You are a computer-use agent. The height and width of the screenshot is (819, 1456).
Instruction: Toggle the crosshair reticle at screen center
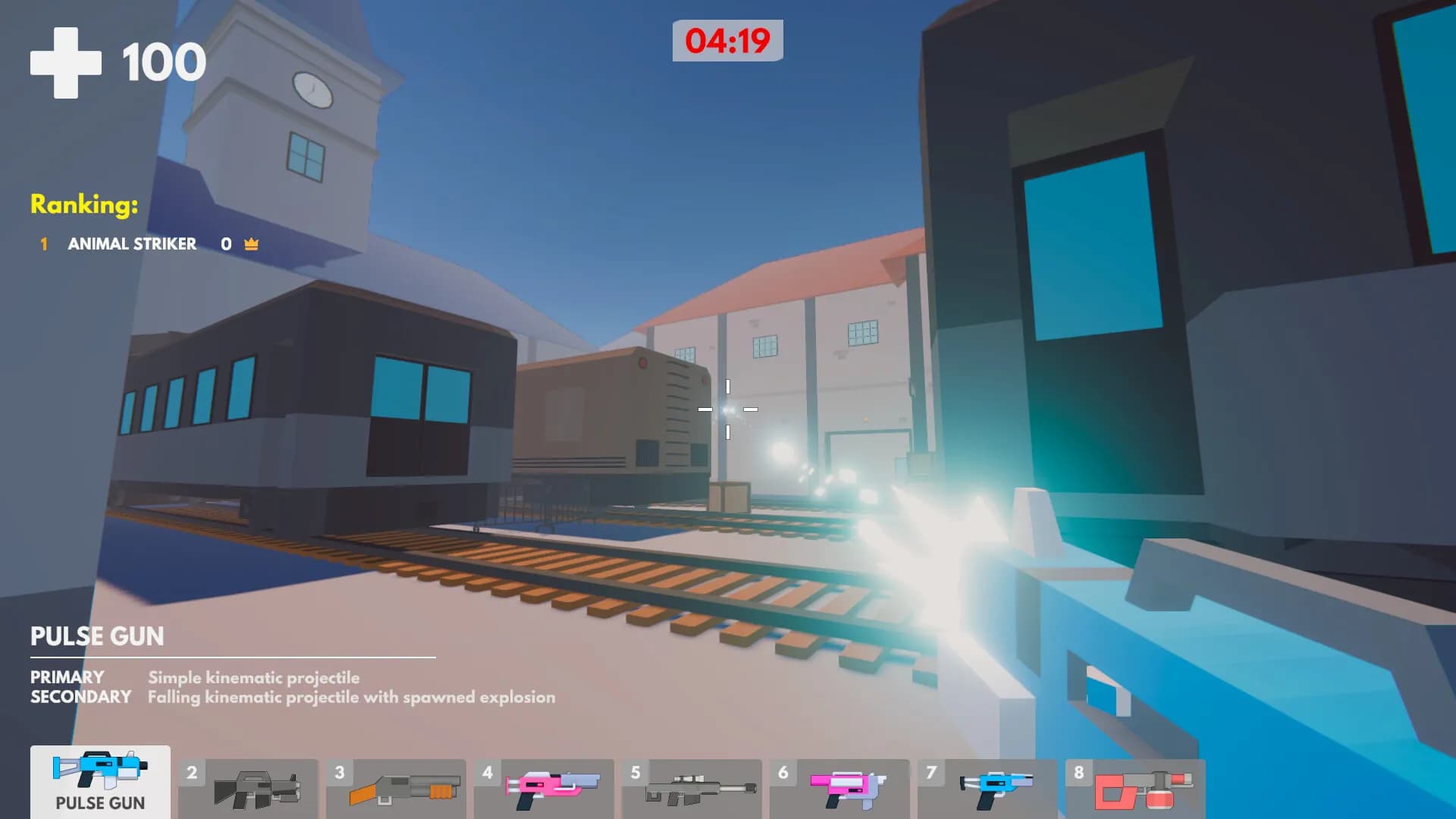tap(728, 409)
